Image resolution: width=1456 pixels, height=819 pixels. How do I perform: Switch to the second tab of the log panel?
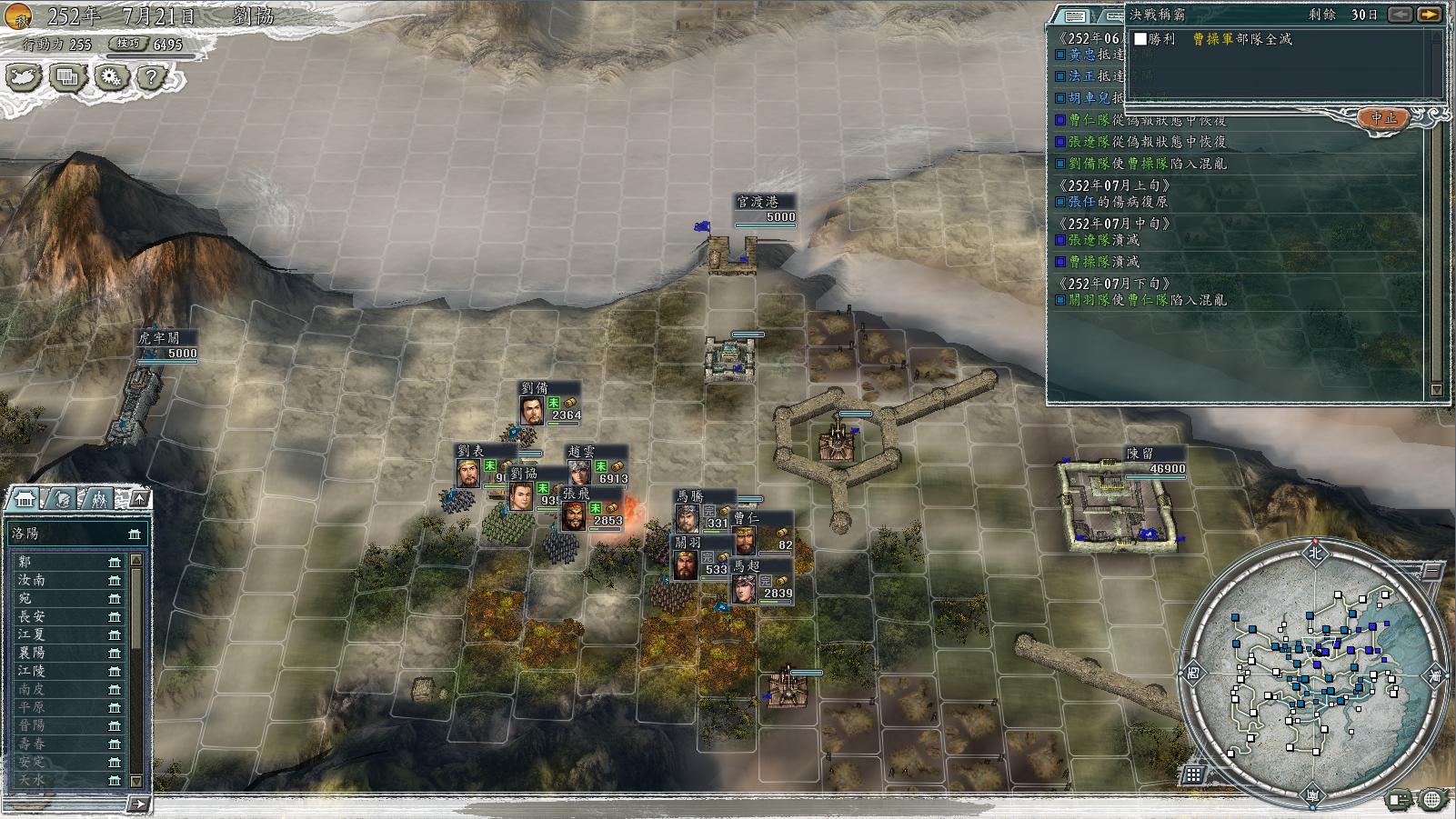[x=1114, y=16]
